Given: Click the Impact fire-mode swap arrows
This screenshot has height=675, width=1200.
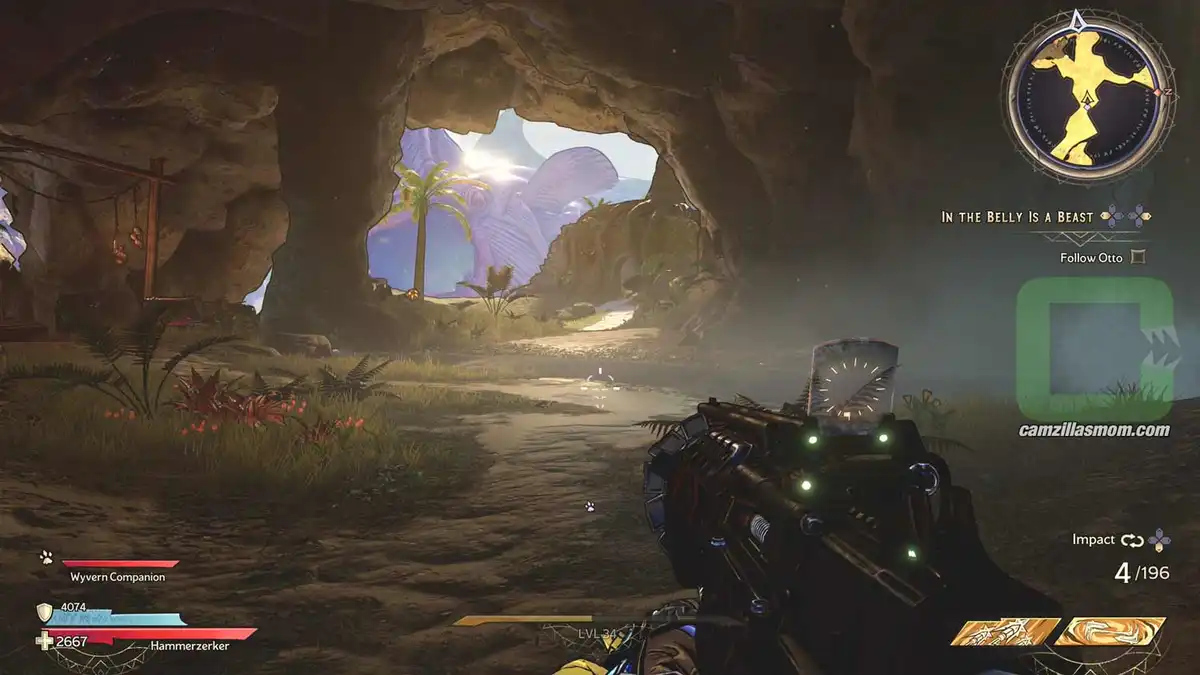Looking at the screenshot, I should (1131, 540).
